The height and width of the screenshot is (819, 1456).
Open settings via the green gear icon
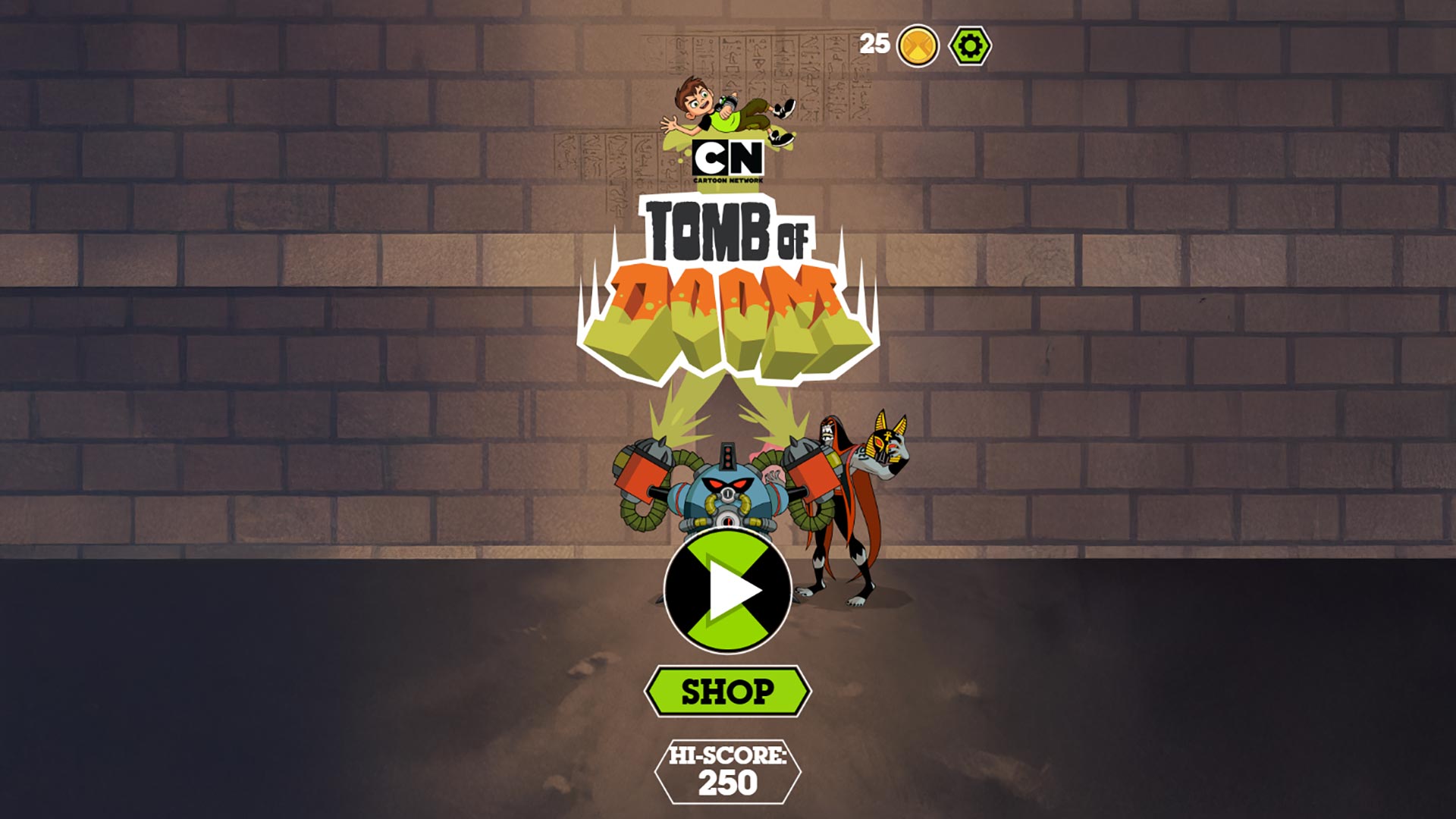tap(970, 46)
